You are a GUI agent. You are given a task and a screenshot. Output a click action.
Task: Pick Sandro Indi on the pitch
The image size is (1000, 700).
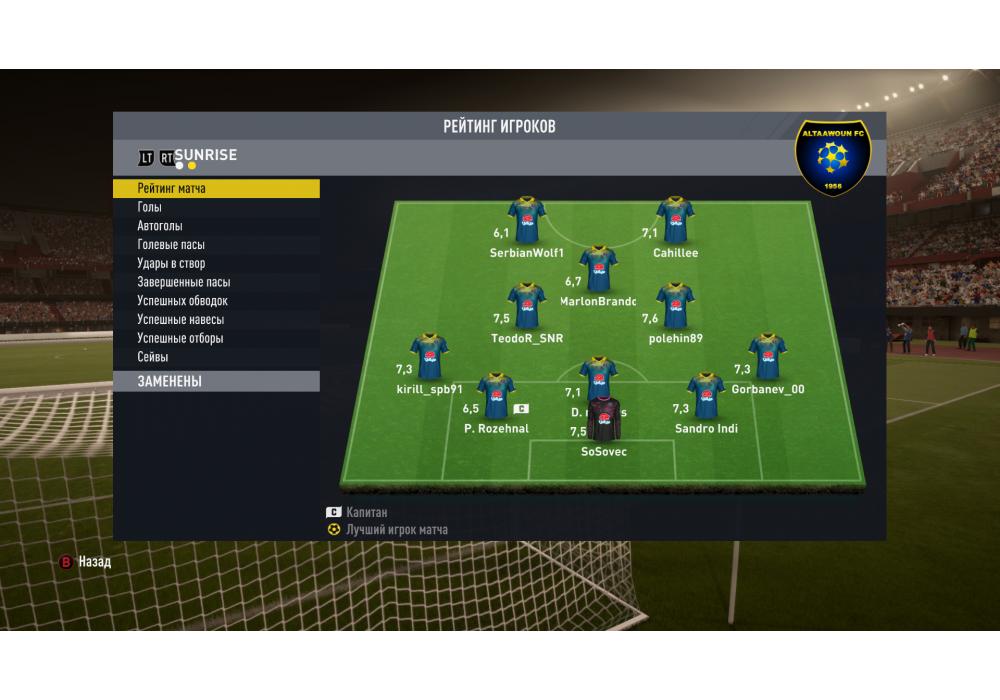click(705, 397)
